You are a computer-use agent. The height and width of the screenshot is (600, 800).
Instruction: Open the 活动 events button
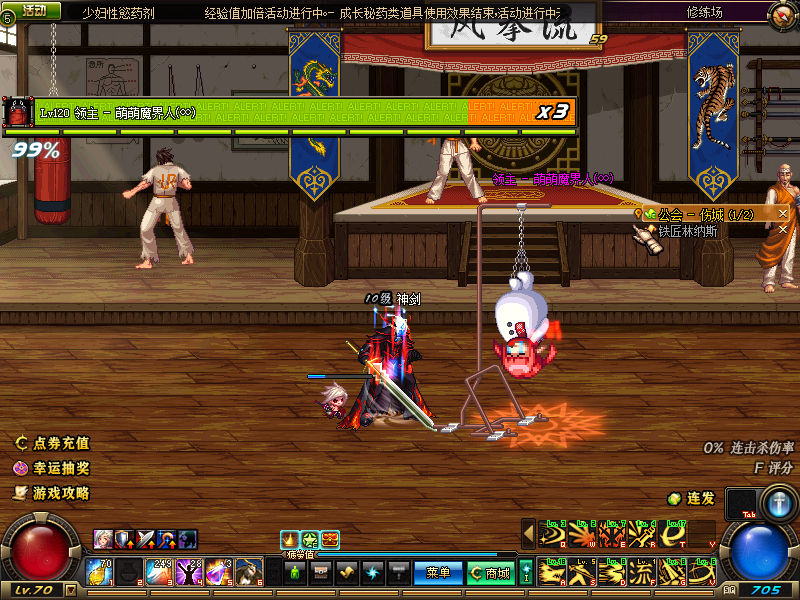32,10
